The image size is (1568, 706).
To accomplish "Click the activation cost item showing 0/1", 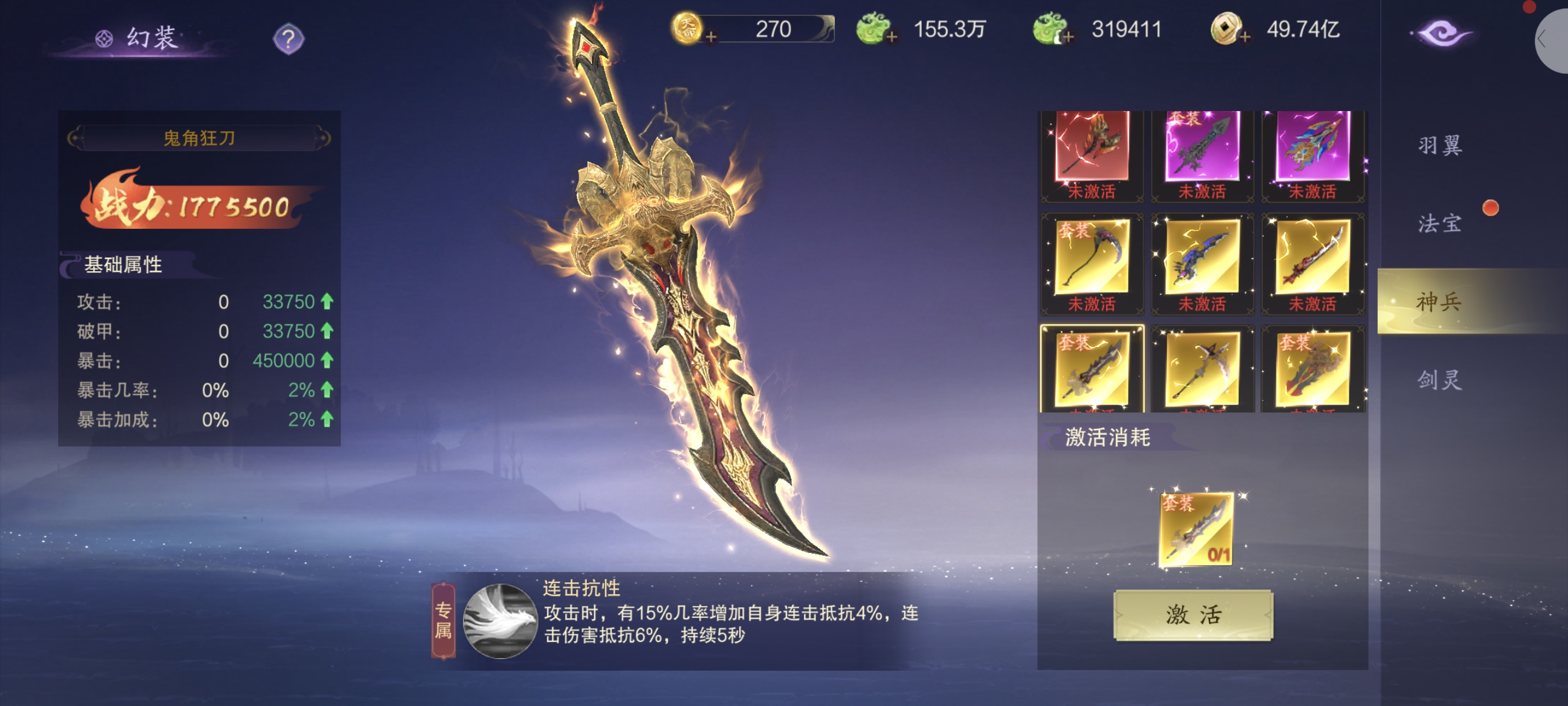I will click(1196, 528).
